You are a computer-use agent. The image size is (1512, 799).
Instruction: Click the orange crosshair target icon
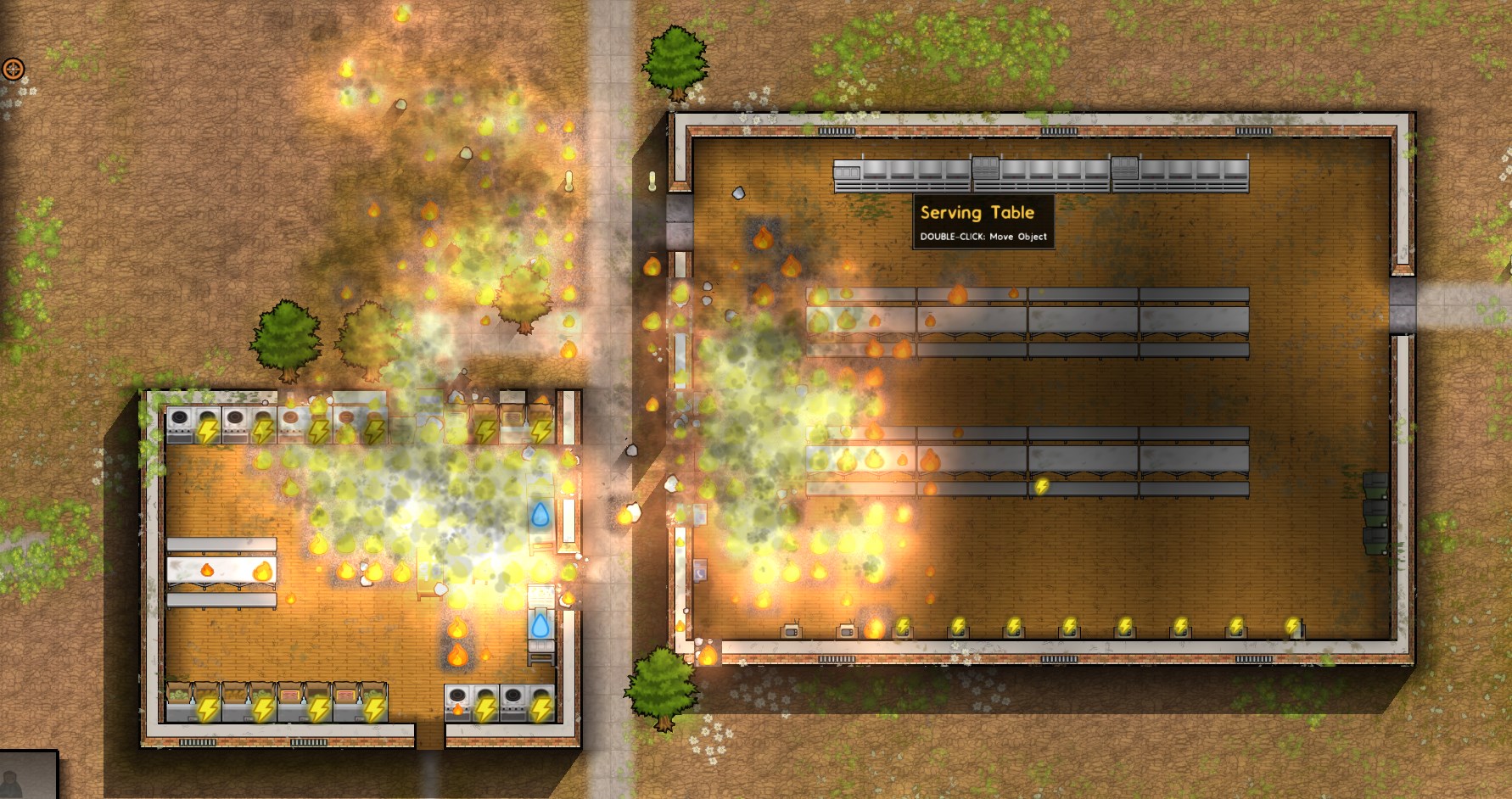point(13,69)
